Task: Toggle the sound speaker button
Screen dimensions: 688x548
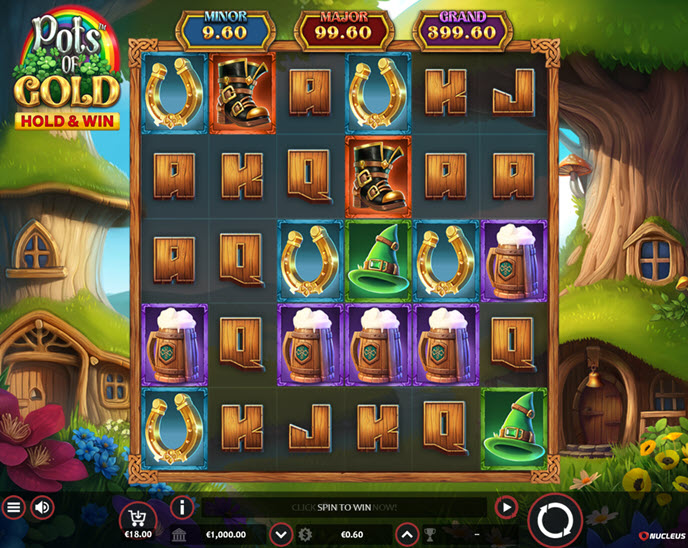Action: point(42,507)
